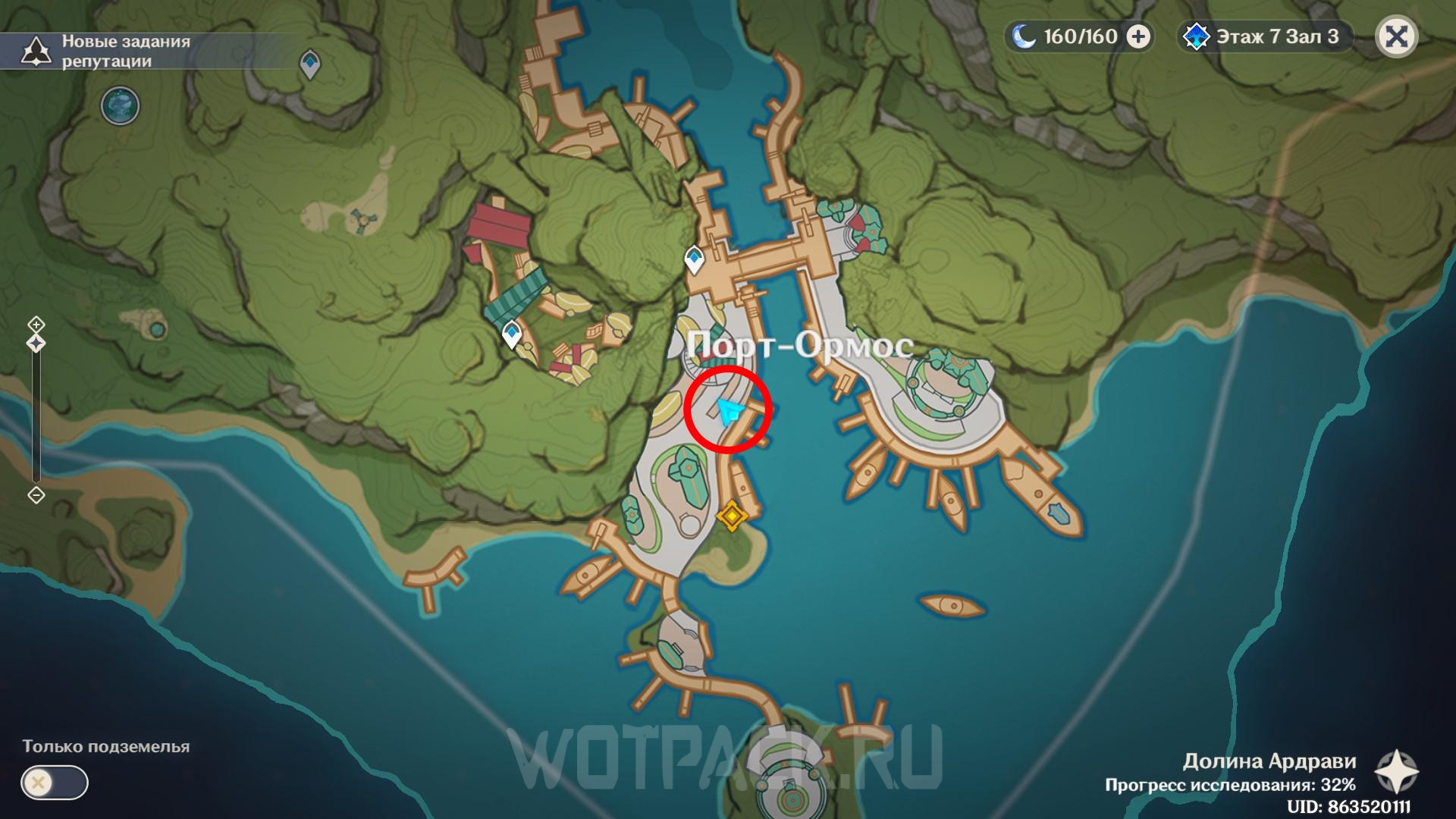Select the yellow diamond quest marker

(x=732, y=516)
